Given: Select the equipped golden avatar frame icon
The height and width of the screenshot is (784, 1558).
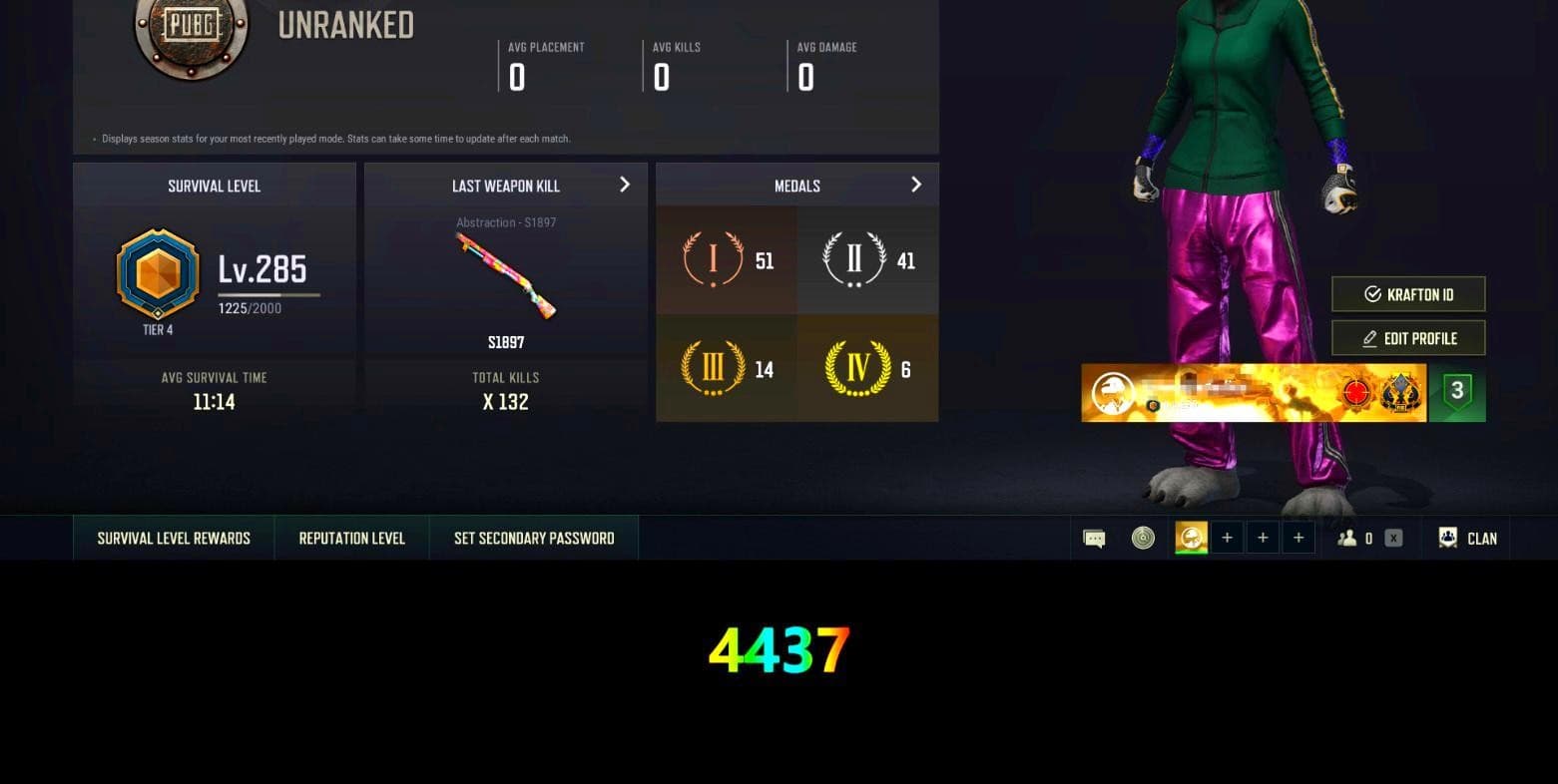Looking at the screenshot, I should click(1189, 538).
